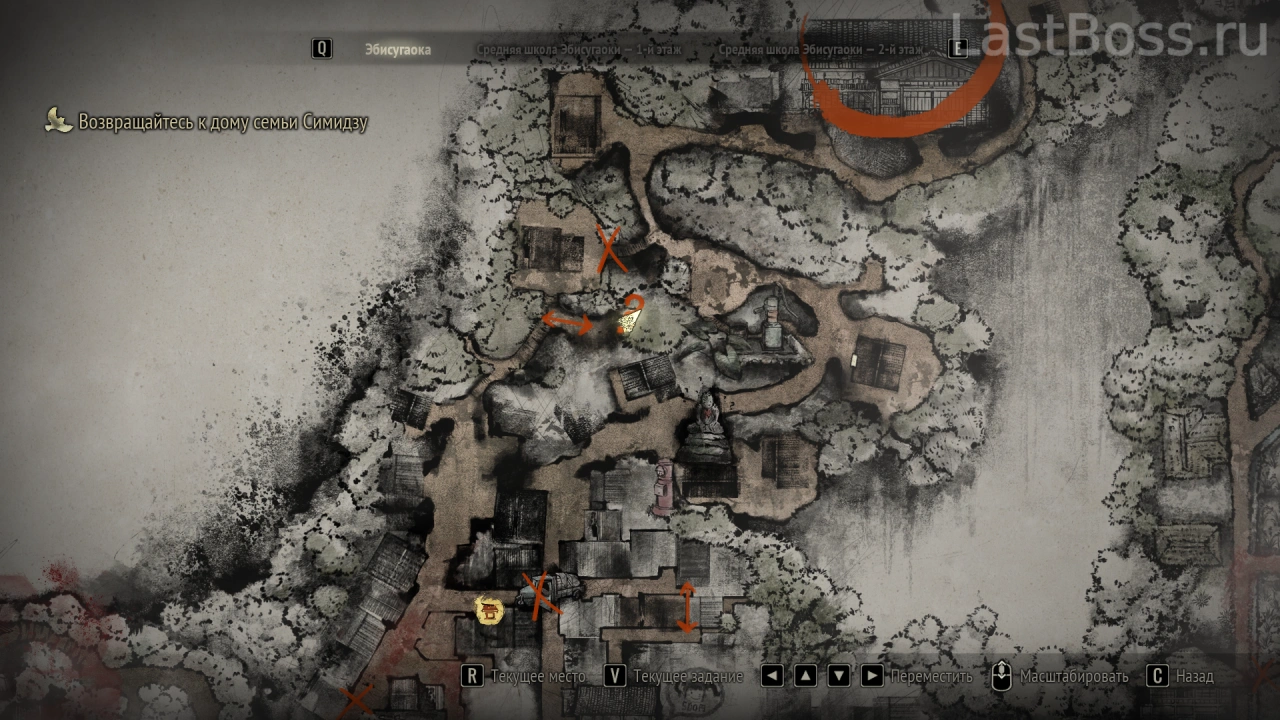This screenshot has width=1280, height=720.
Task: Click the Симидзу house objective tracker
Action: (222, 123)
